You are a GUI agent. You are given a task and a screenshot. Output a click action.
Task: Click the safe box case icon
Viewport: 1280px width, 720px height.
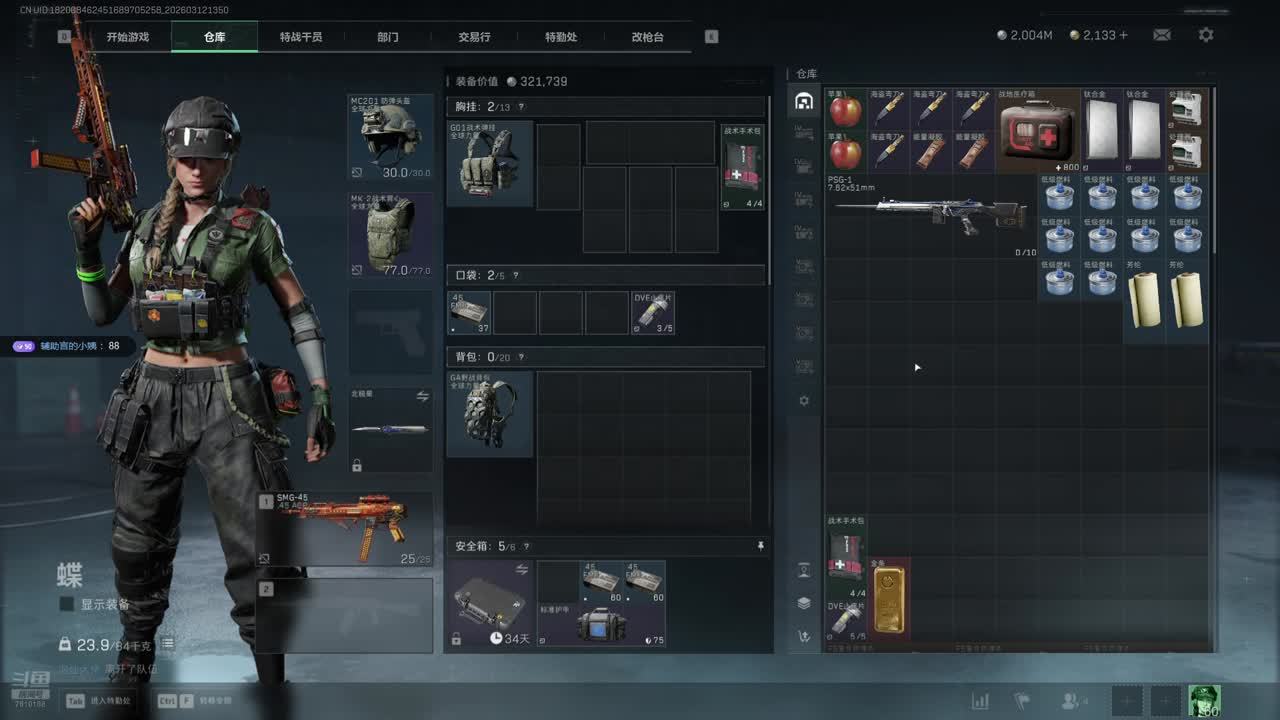[489, 602]
